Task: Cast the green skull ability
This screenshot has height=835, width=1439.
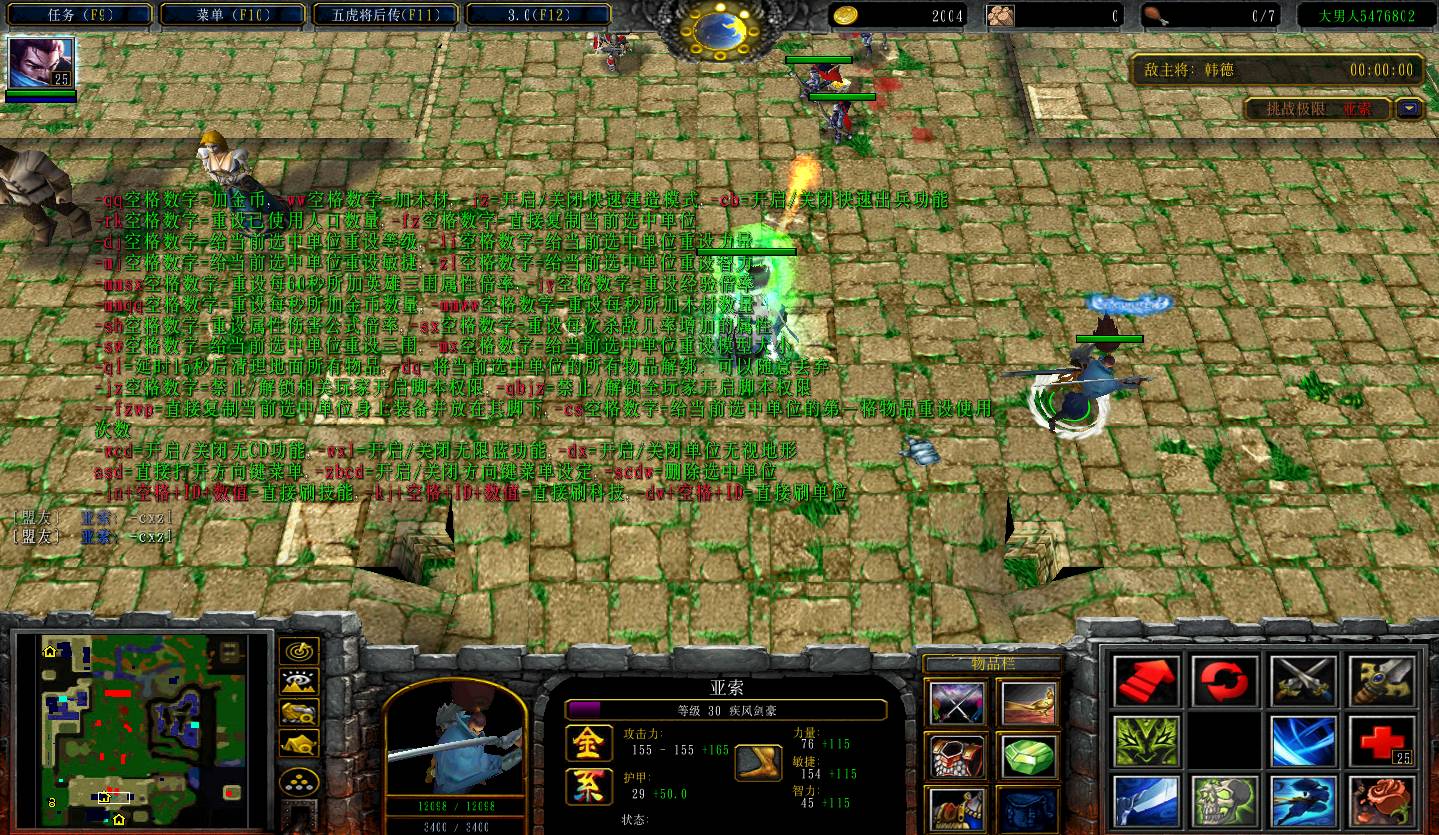Action: pyautogui.click(x=1225, y=803)
